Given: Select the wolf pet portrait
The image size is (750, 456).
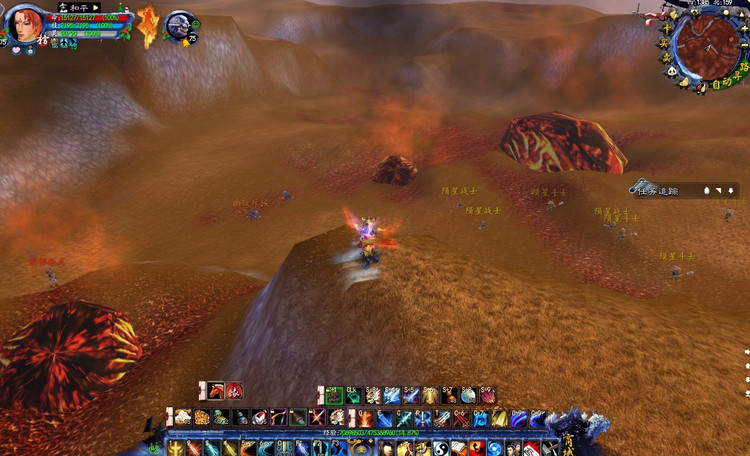Looking at the screenshot, I should point(180,24).
